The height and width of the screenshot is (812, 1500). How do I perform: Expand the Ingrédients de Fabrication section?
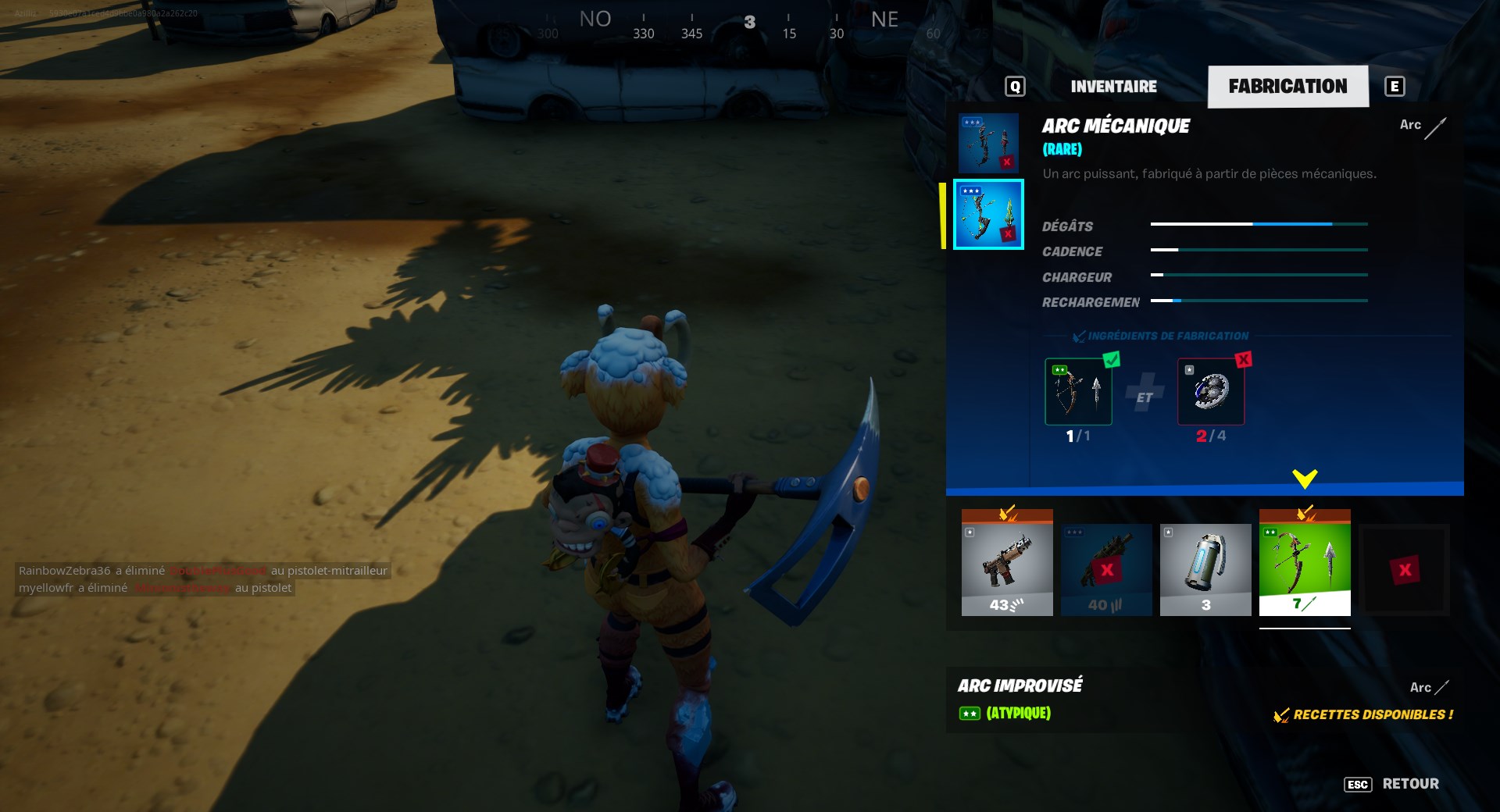click(x=1162, y=336)
